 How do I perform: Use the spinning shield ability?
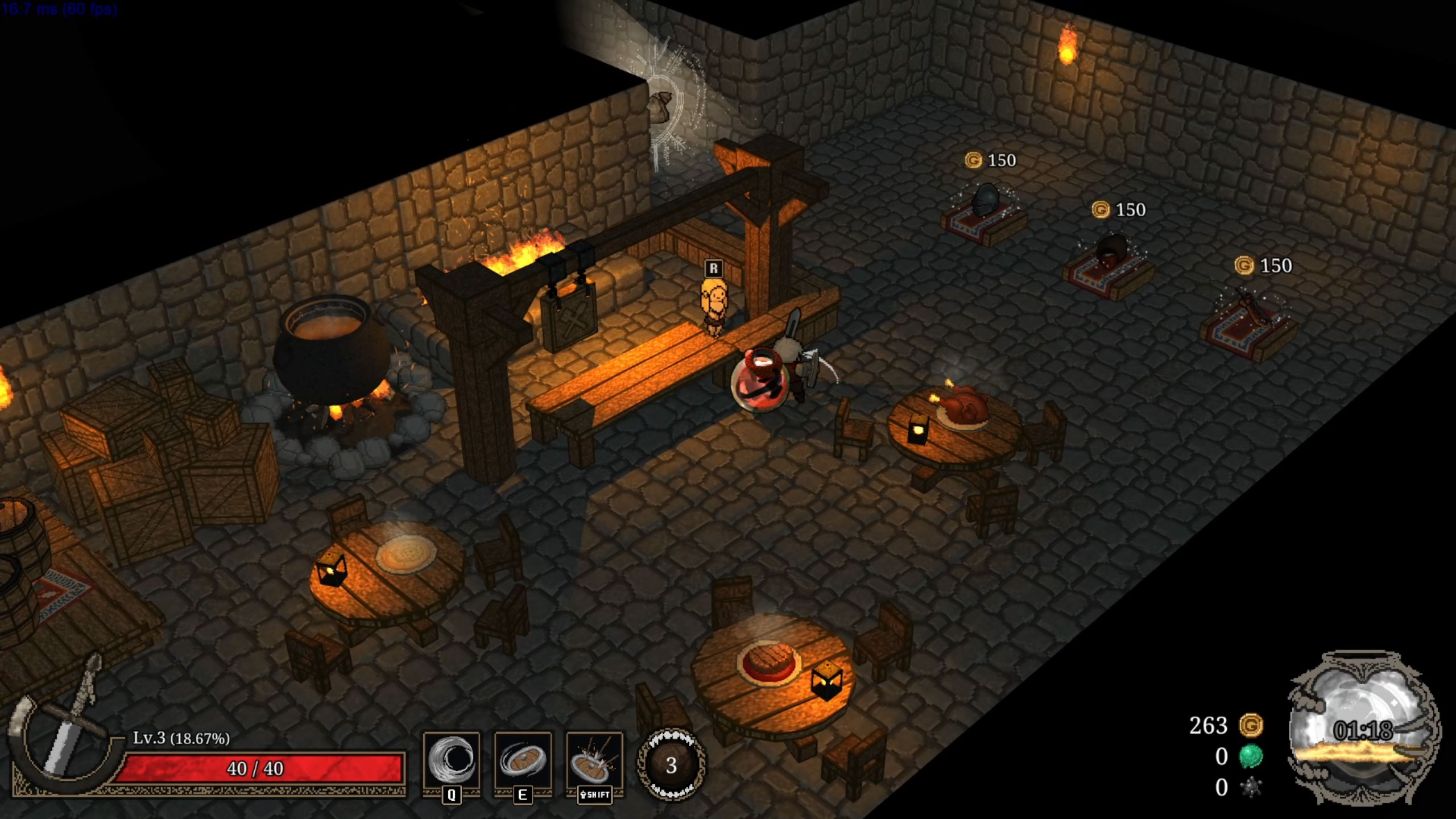[523, 760]
